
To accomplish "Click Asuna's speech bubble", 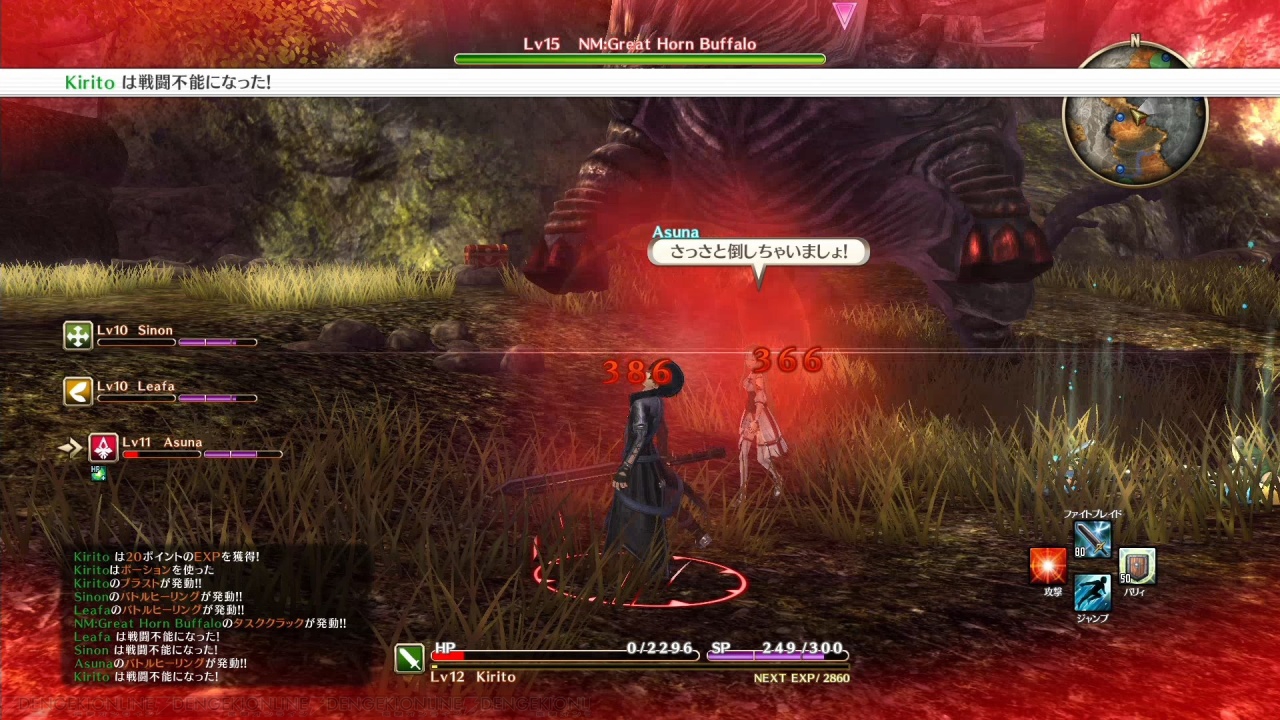I will pyautogui.click(x=758, y=252).
